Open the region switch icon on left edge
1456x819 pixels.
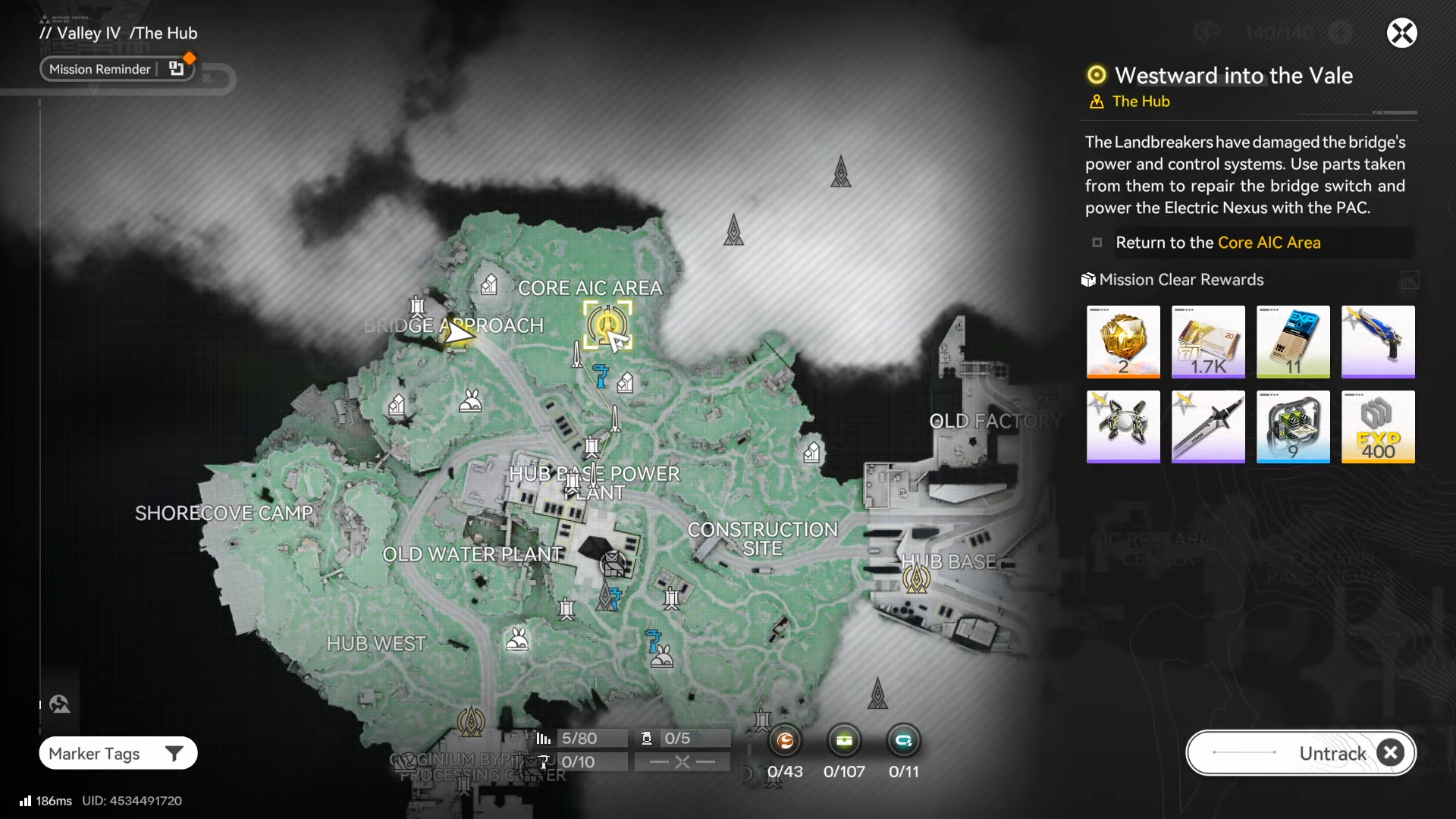pyautogui.click(x=60, y=704)
